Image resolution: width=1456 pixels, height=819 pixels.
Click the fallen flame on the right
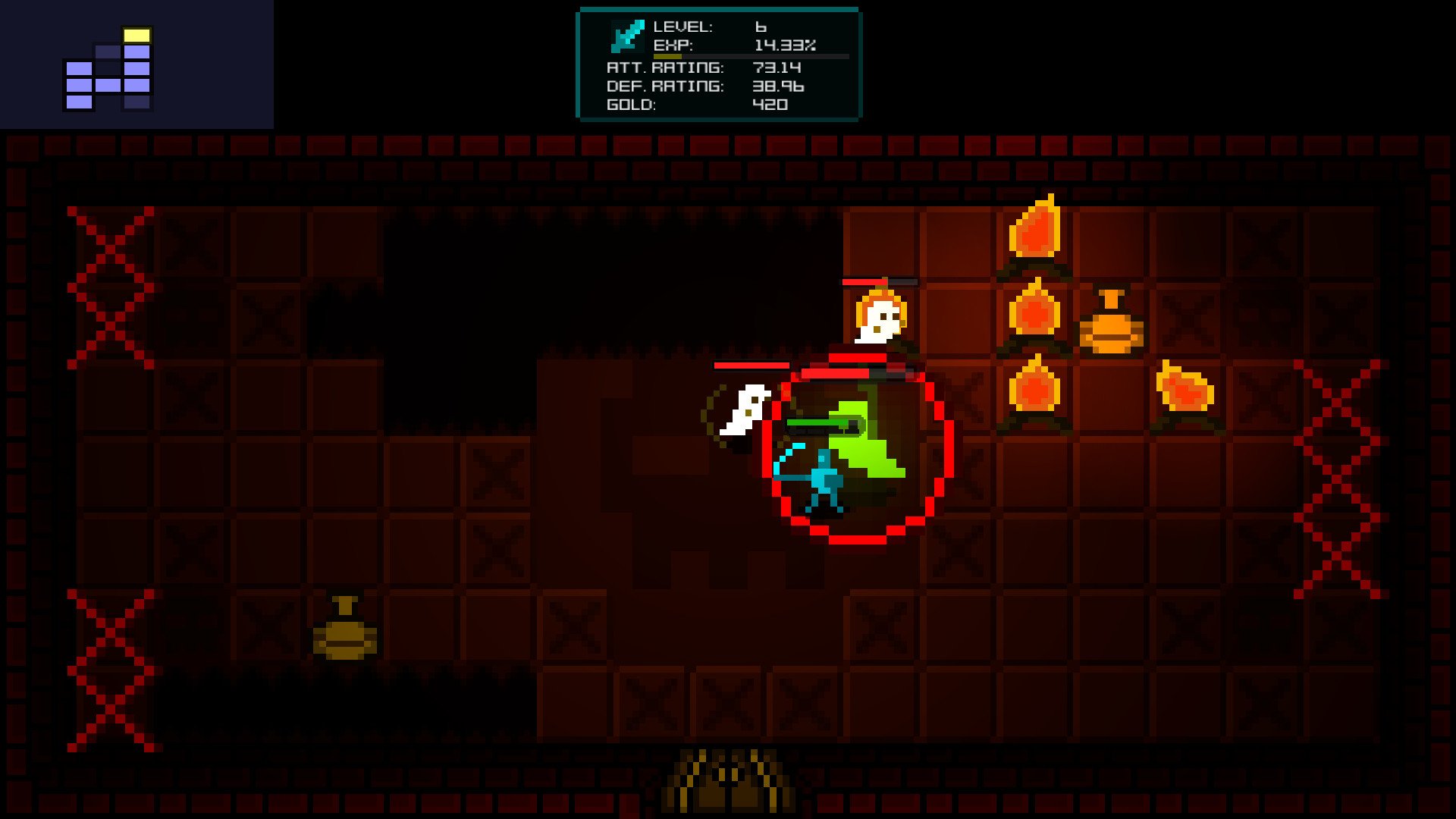1183,387
